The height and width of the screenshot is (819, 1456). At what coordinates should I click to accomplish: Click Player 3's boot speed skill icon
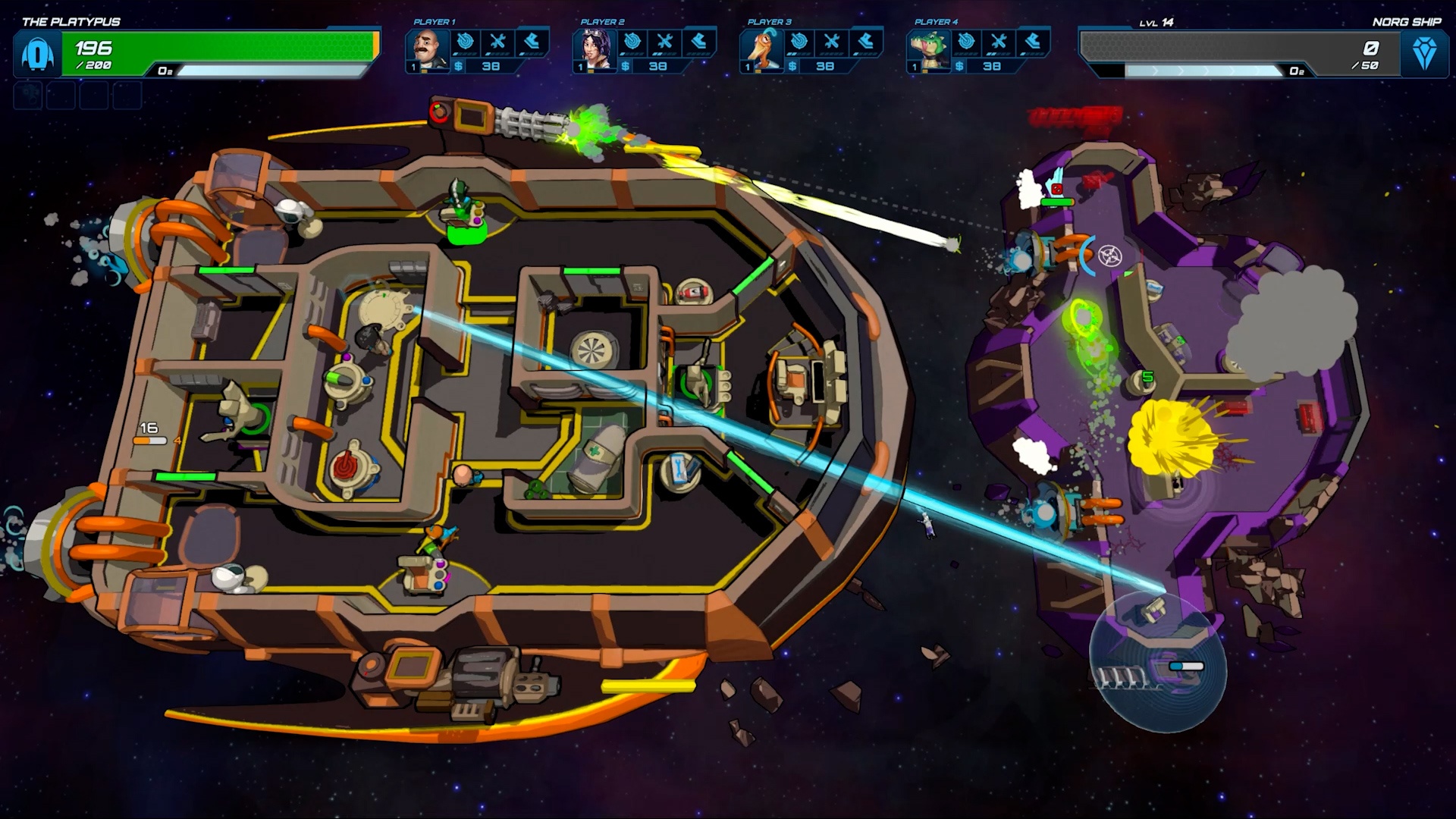pyautogui.click(x=865, y=42)
